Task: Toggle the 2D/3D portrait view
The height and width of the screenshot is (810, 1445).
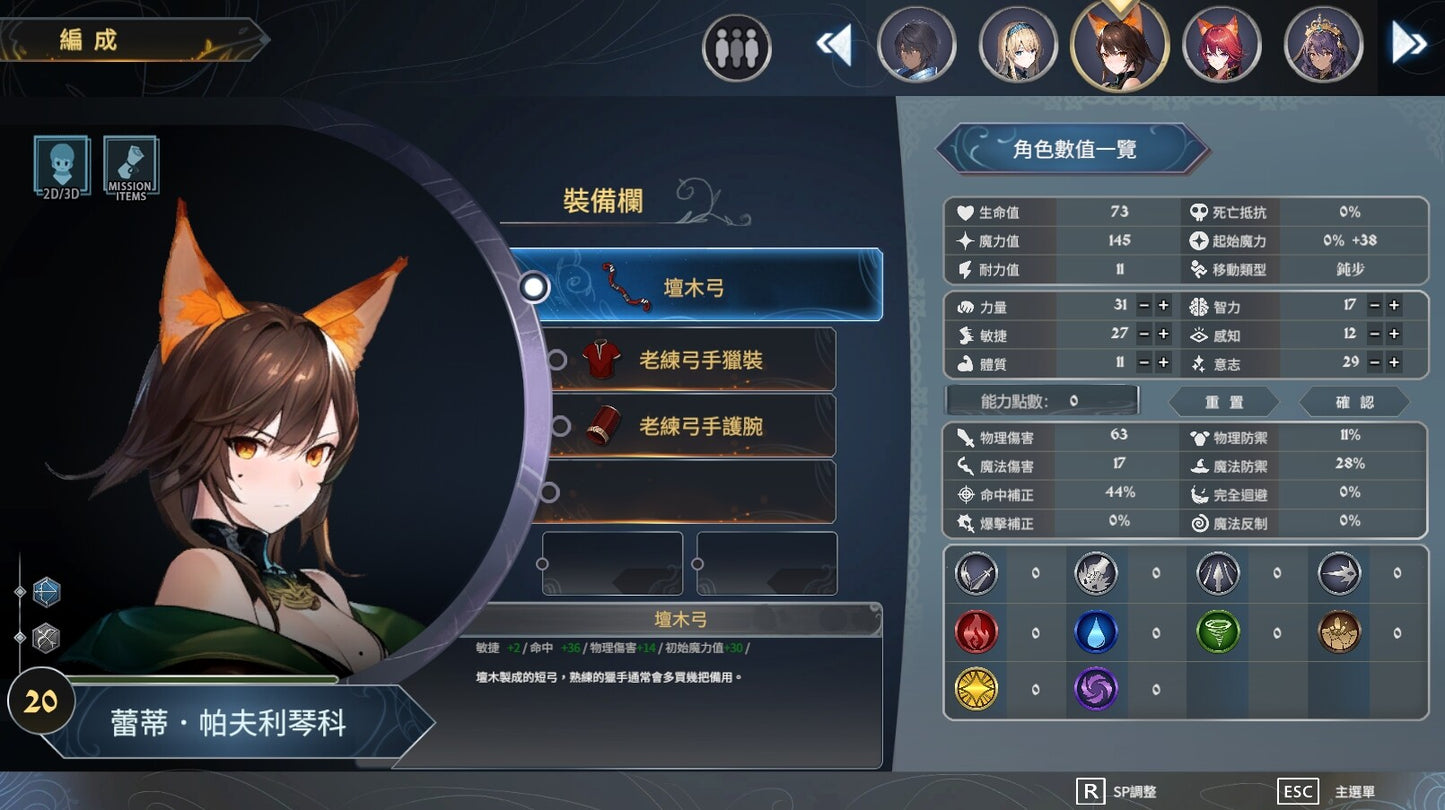Action: (61, 167)
